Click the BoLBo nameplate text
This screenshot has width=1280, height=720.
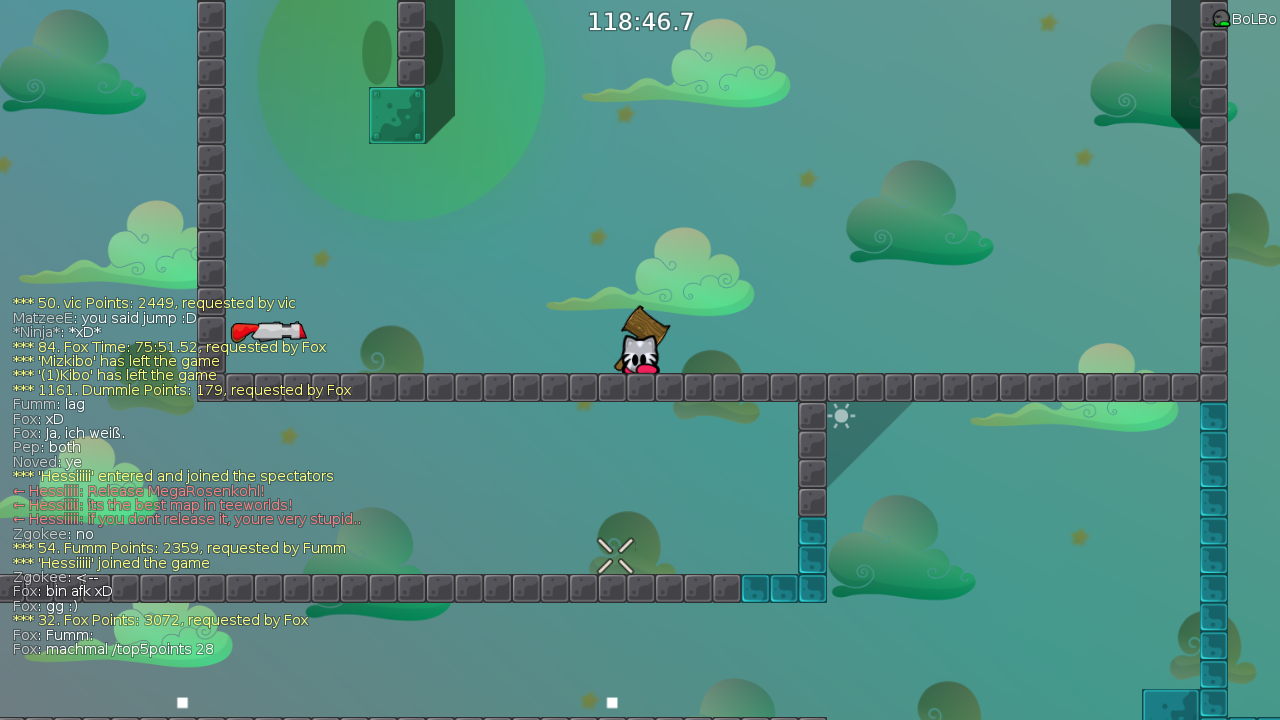click(x=1252, y=17)
